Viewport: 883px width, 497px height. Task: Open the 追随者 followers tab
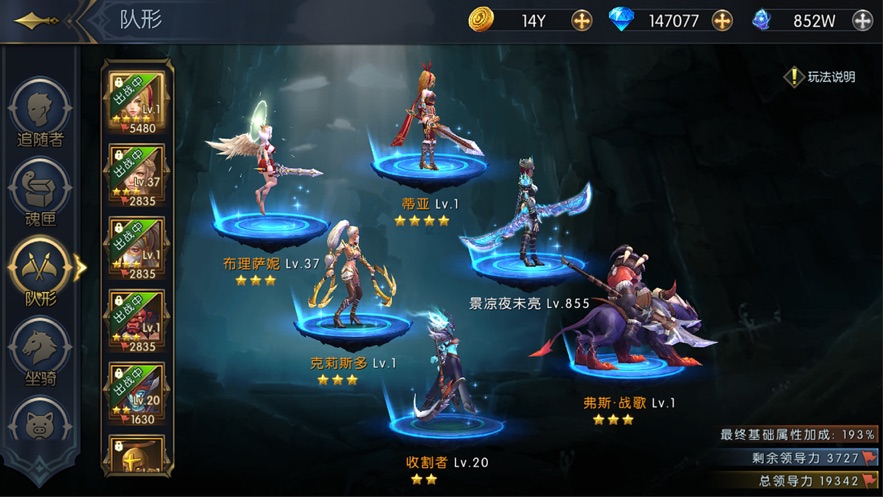[x=40, y=110]
